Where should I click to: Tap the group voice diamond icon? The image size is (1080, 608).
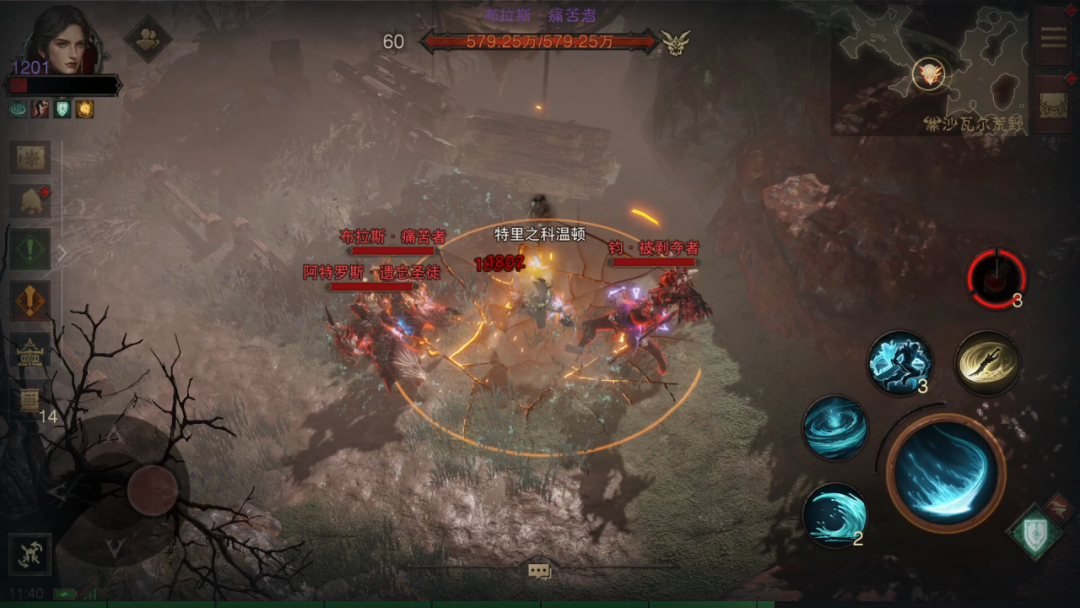click(148, 38)
